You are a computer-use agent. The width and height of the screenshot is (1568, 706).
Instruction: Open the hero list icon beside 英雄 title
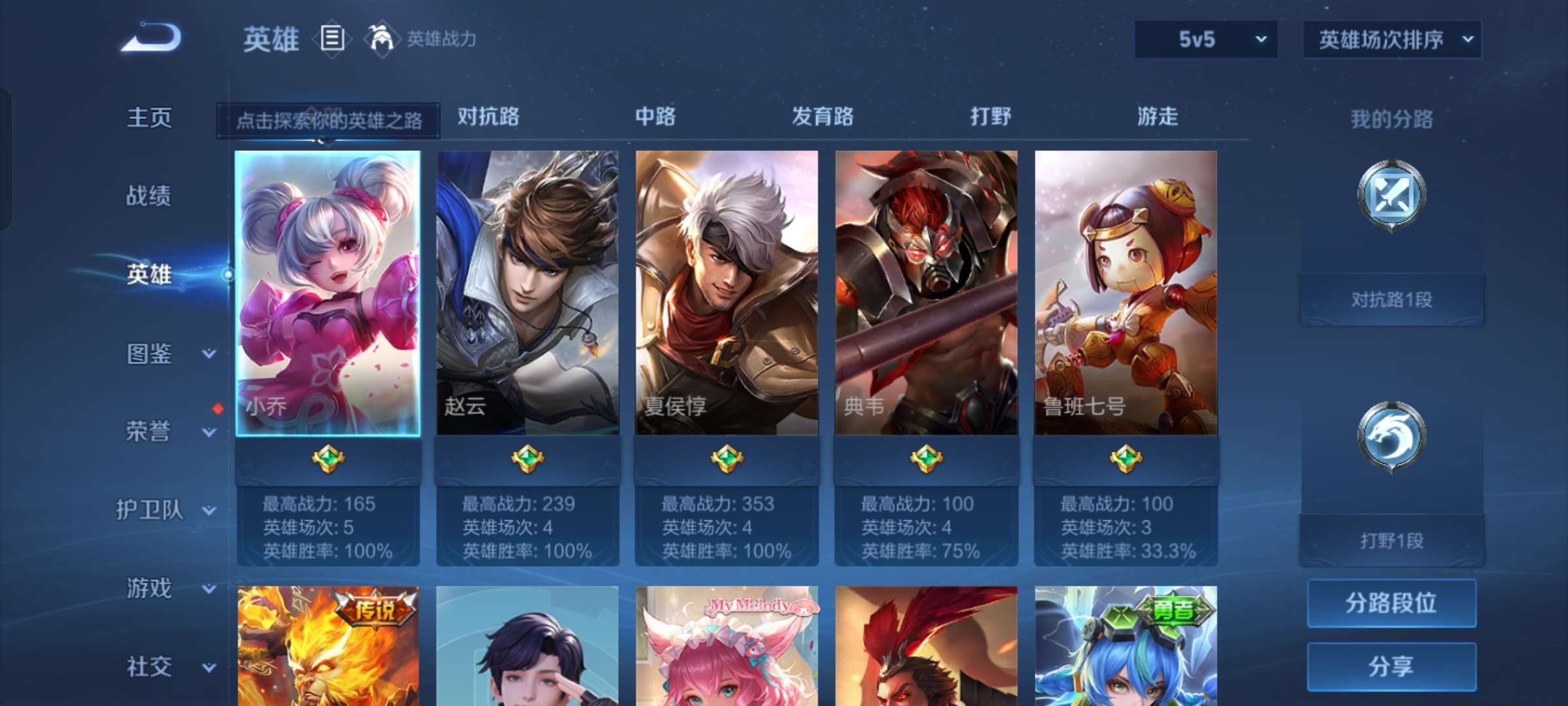[332, 39]
